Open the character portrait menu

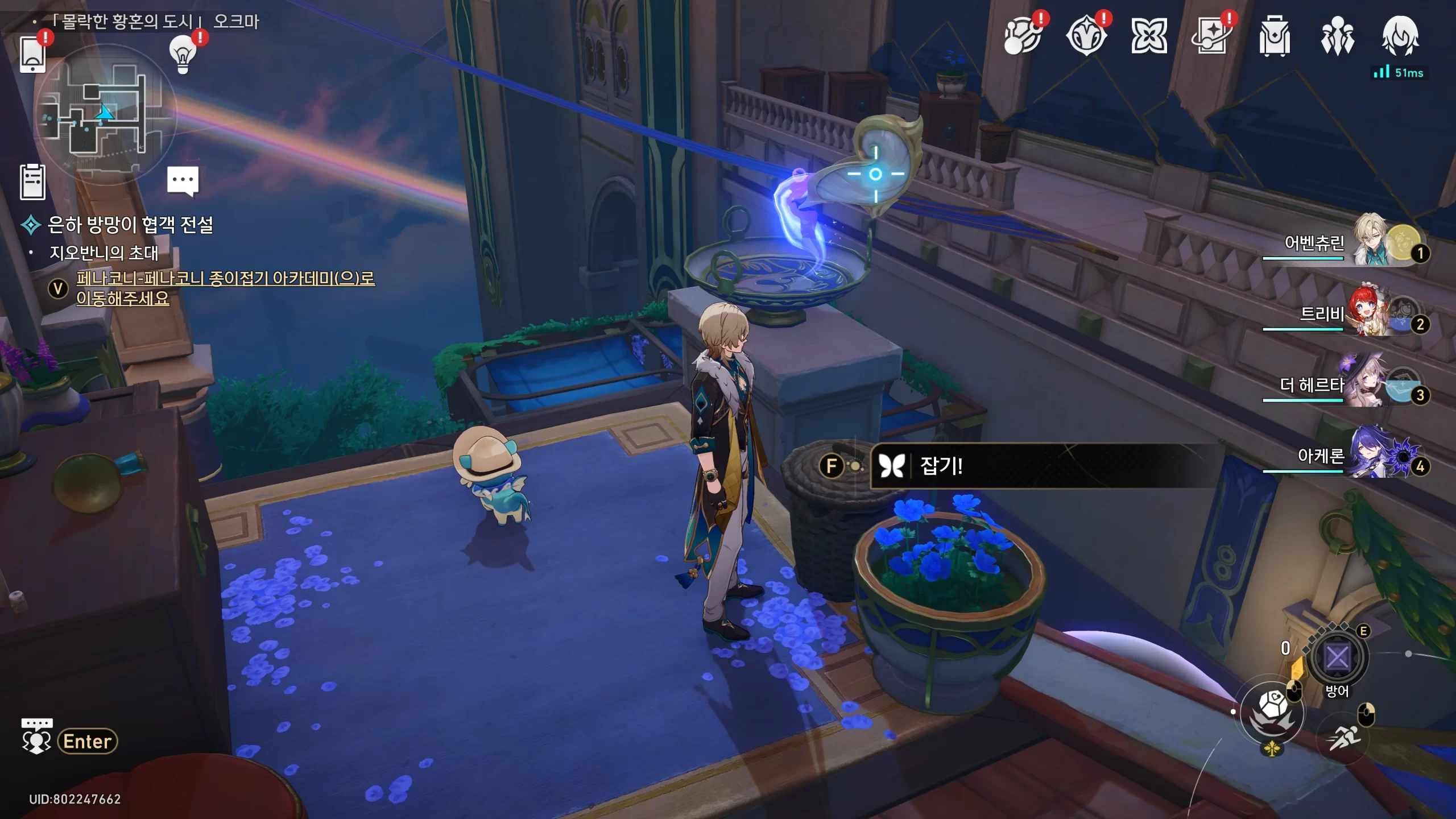(x=1400, y=36)
